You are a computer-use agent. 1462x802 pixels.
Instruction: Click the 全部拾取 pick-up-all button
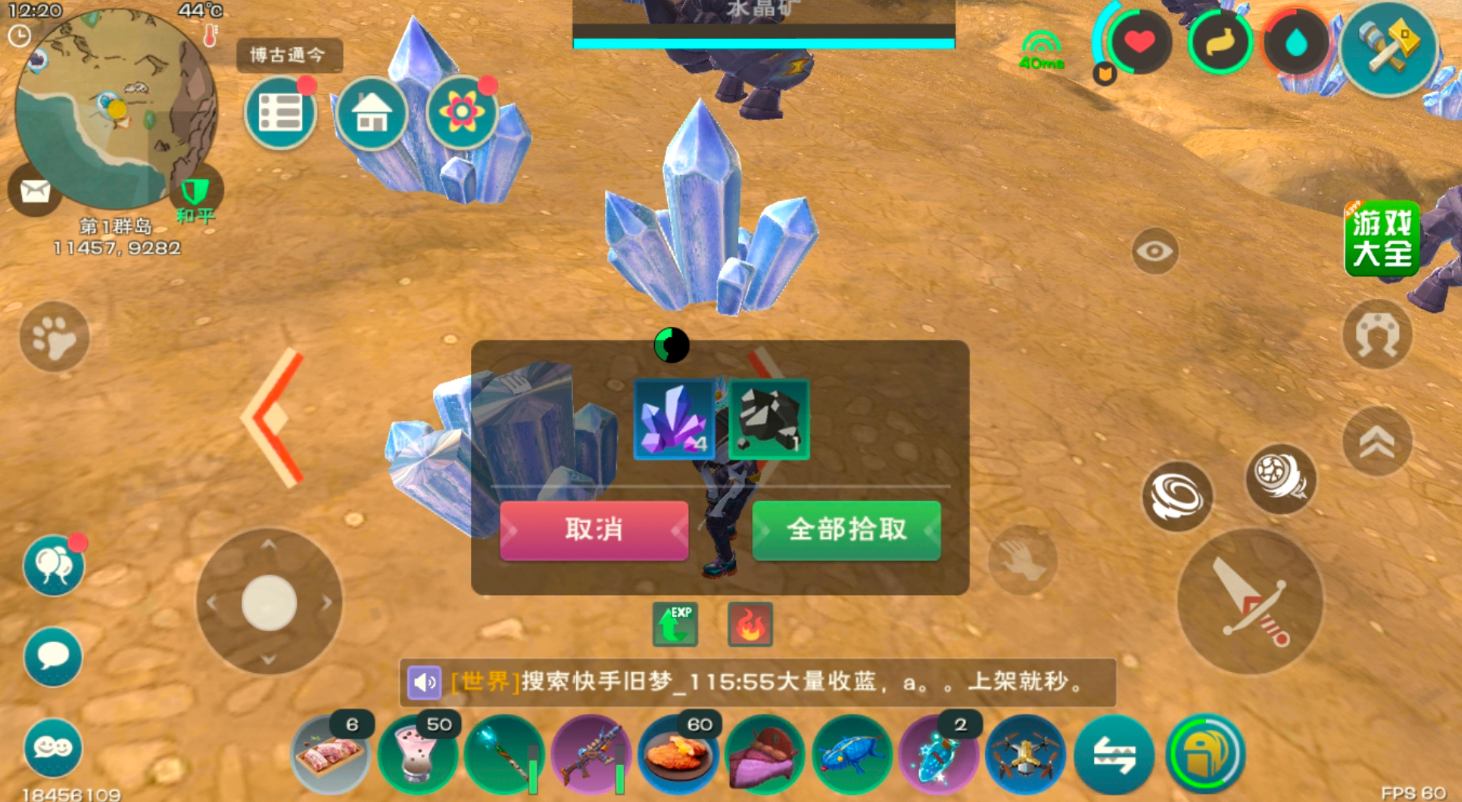[x=846, y=531]
